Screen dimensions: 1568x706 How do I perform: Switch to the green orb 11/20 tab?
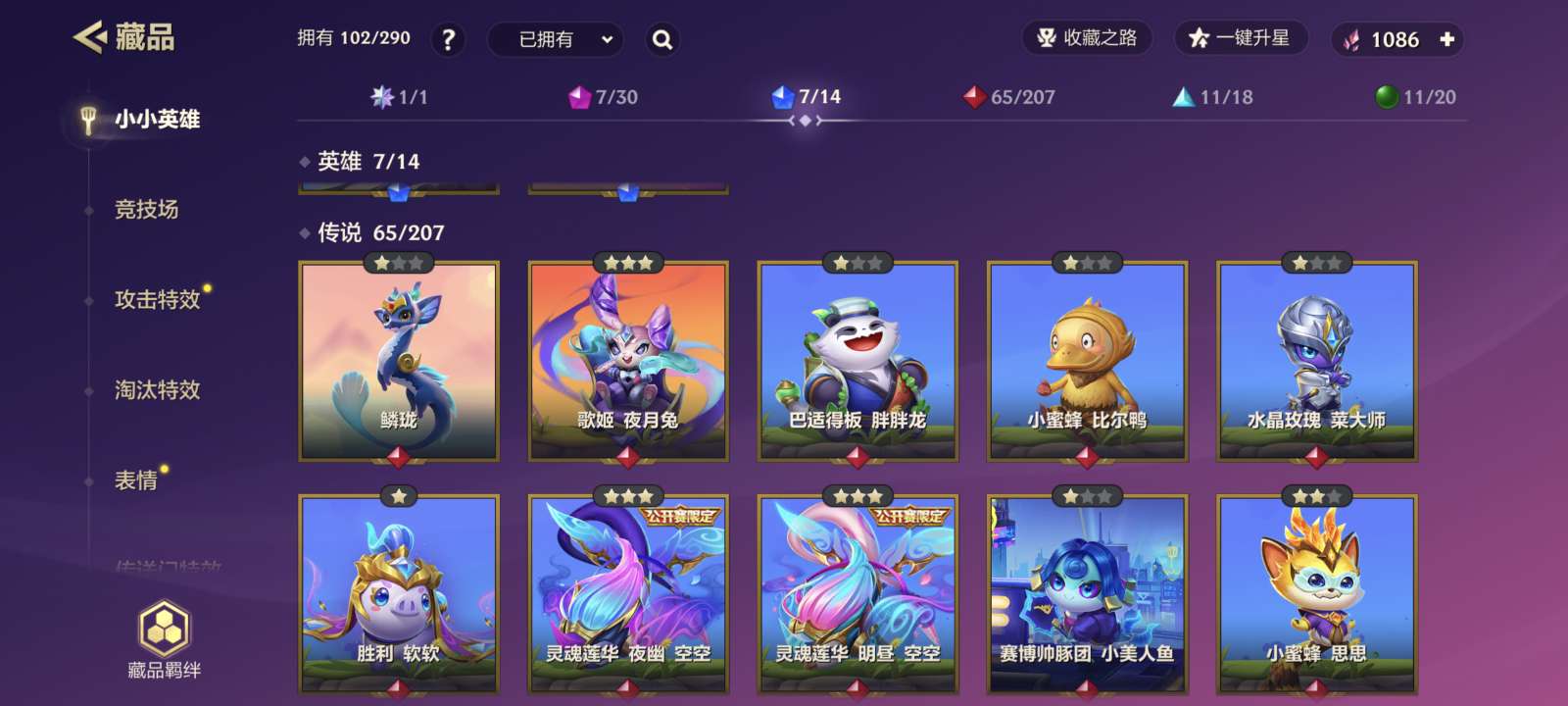pos(1416,97)
